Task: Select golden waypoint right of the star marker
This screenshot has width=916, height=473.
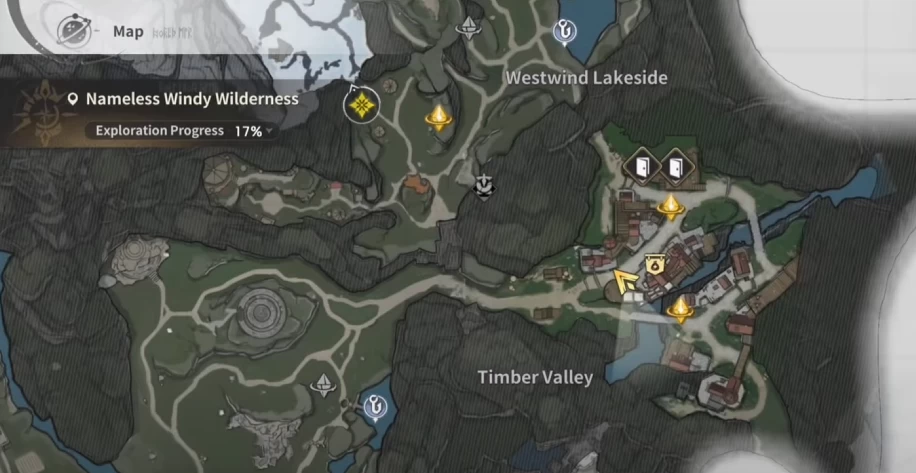Action: pos(437,120)
